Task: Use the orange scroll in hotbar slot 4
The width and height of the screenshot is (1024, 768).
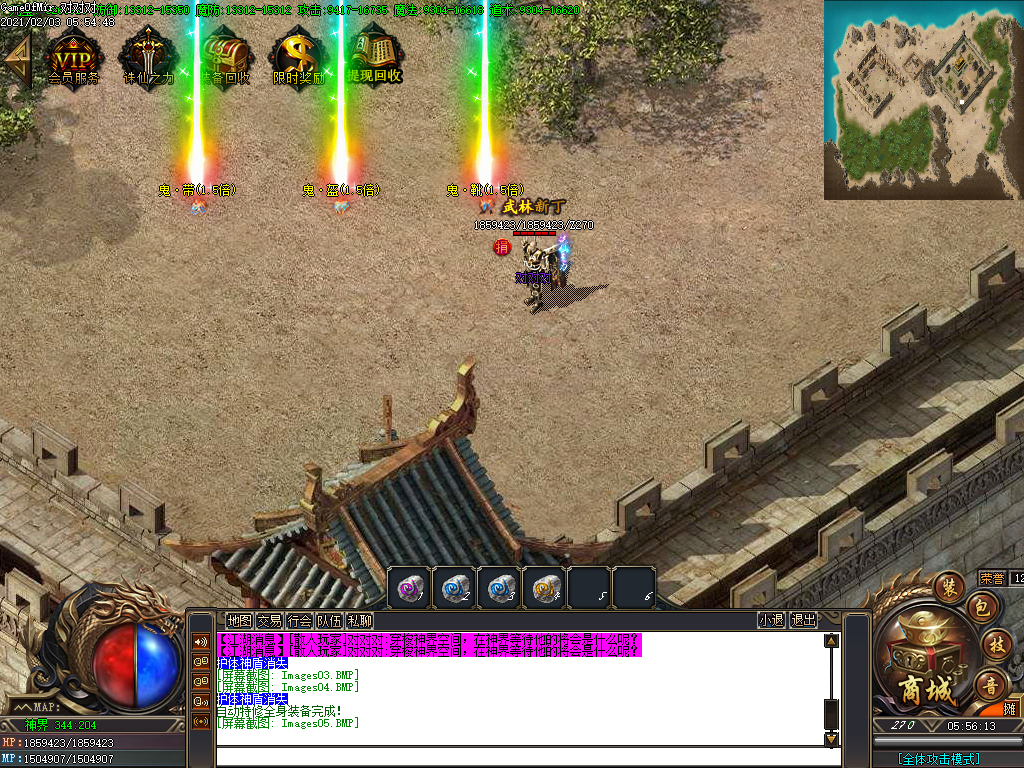Action: [544, 588]
